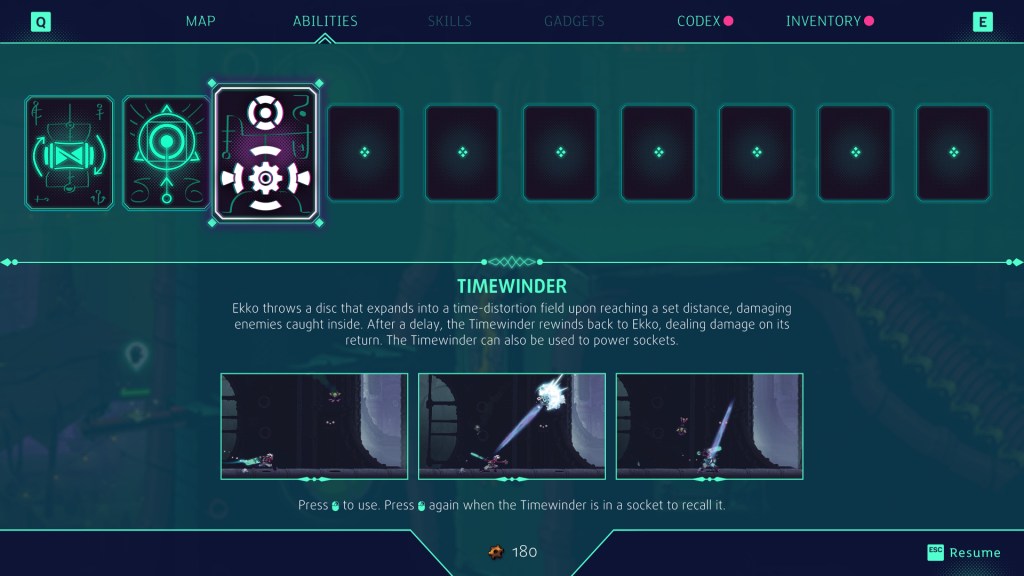View the last Timewinder return preview
Screen dimensions: 1024x576
pos(709,426)
